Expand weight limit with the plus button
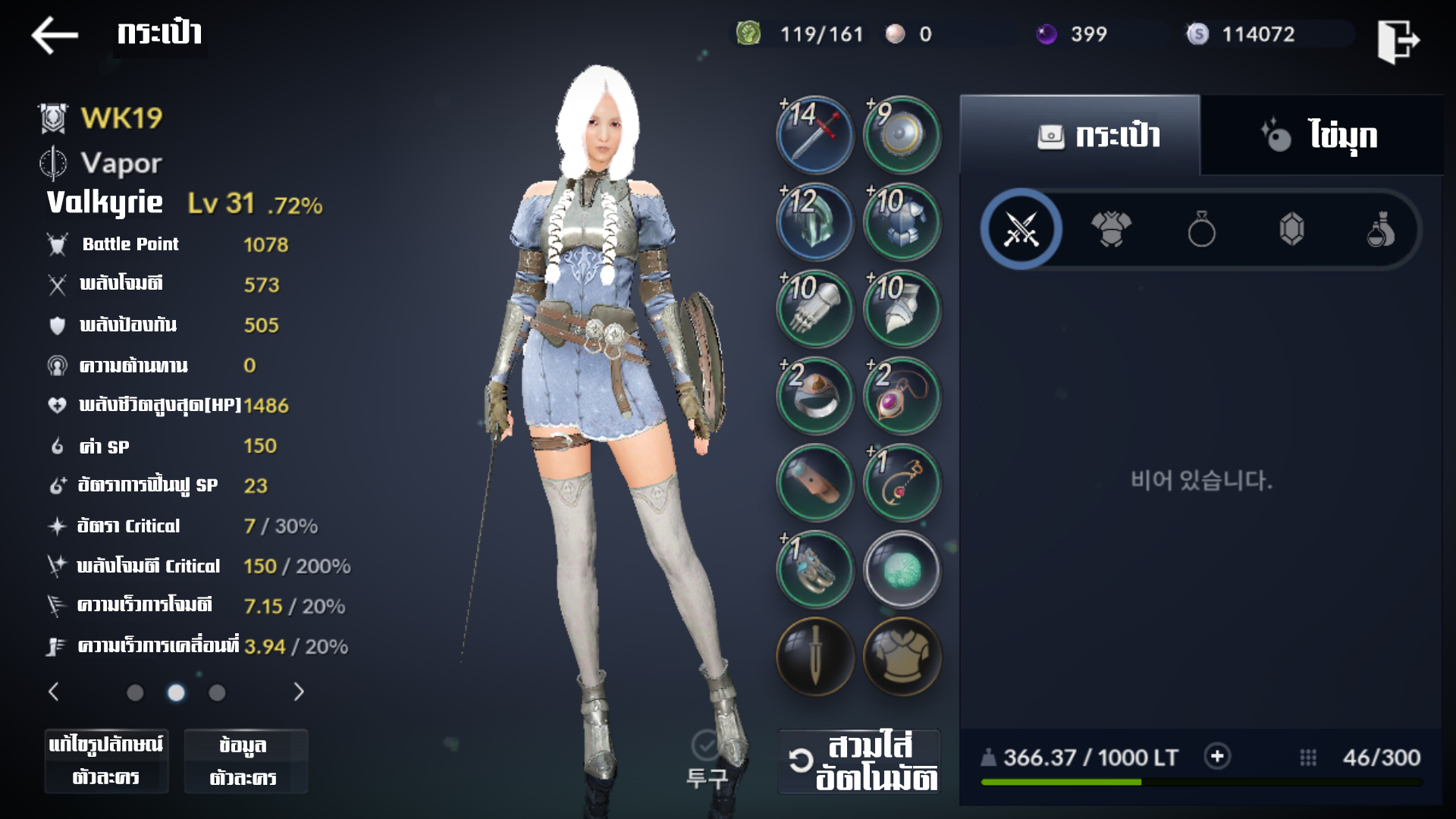1456x819 pixels. 1217,757
